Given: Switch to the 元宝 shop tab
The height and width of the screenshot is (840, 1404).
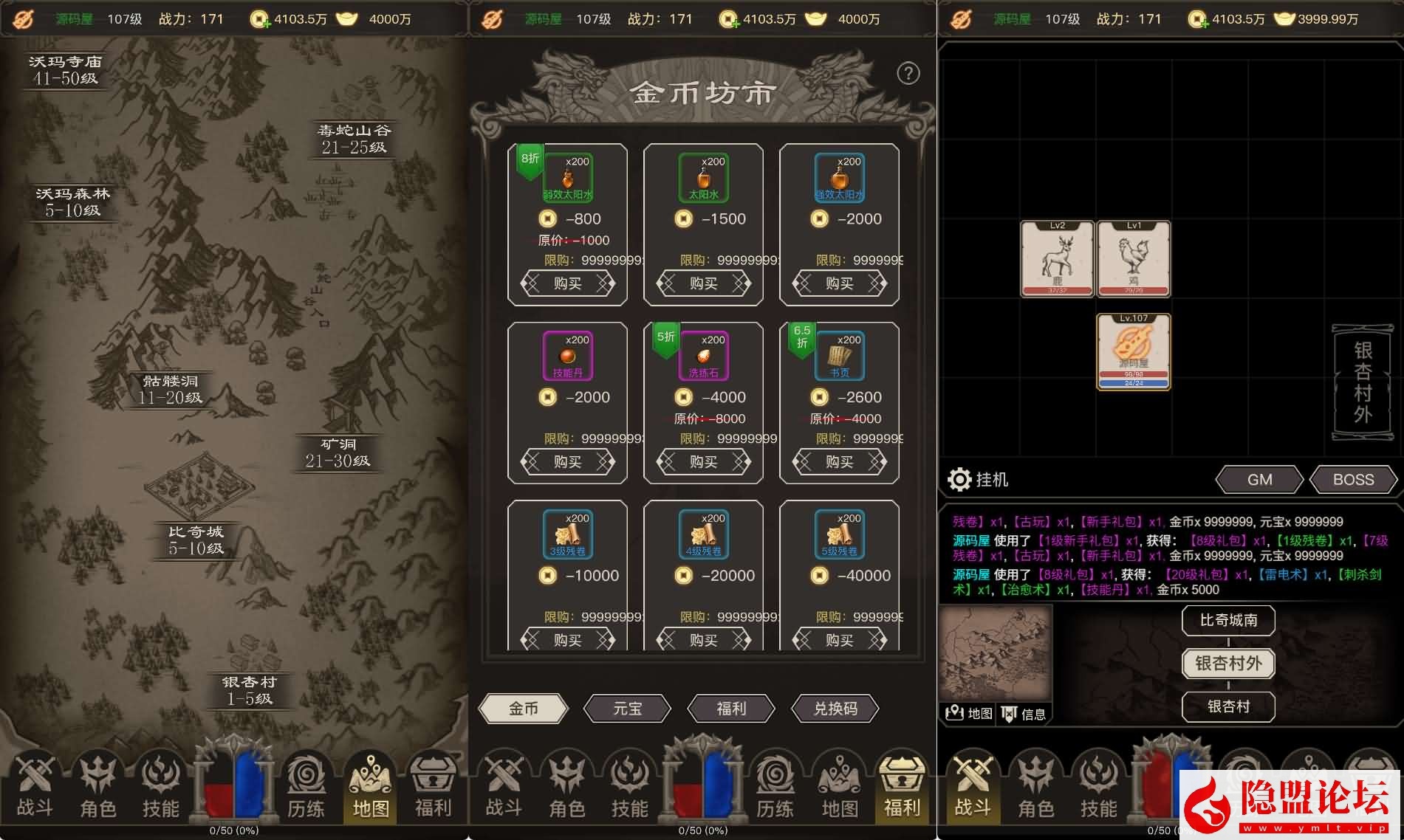Looking at the screenshot, I should (627, 709).
